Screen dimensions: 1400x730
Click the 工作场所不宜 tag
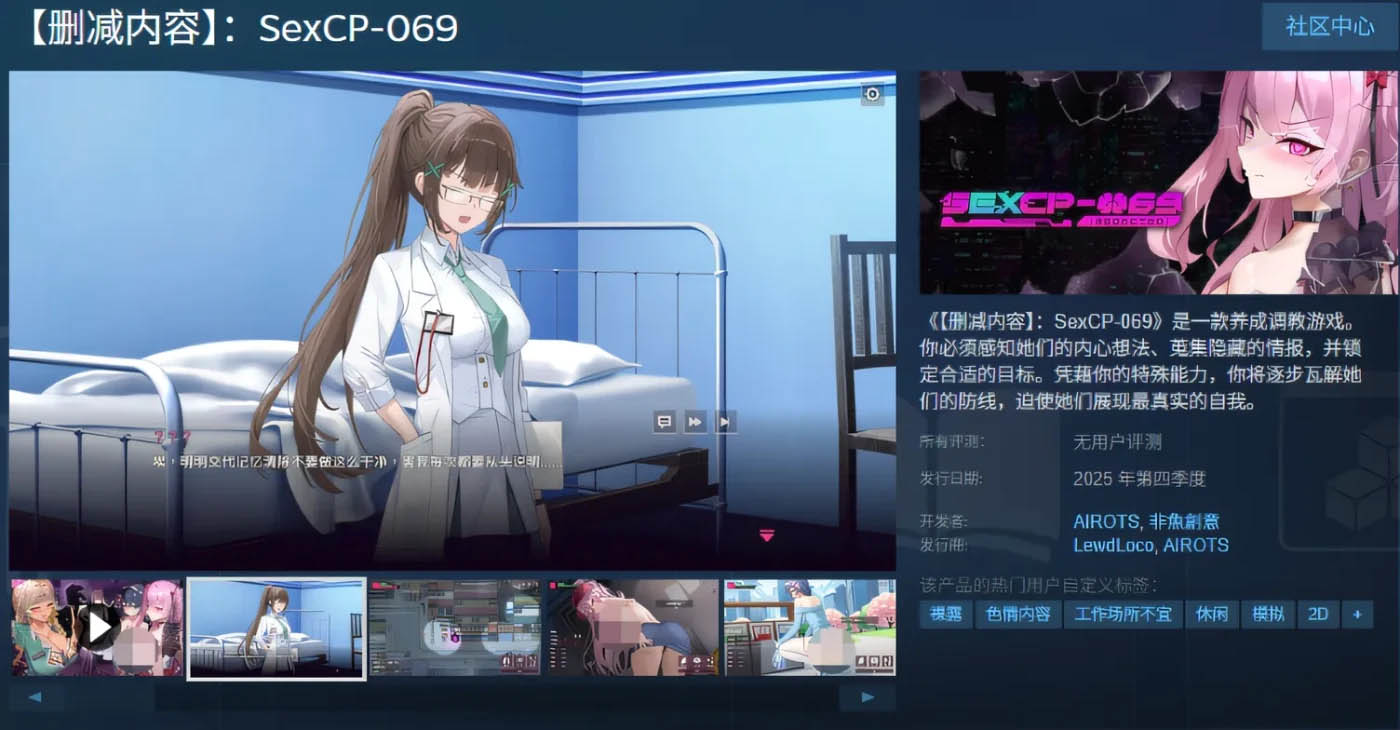pyautogui.click(x=1121, y=615)
